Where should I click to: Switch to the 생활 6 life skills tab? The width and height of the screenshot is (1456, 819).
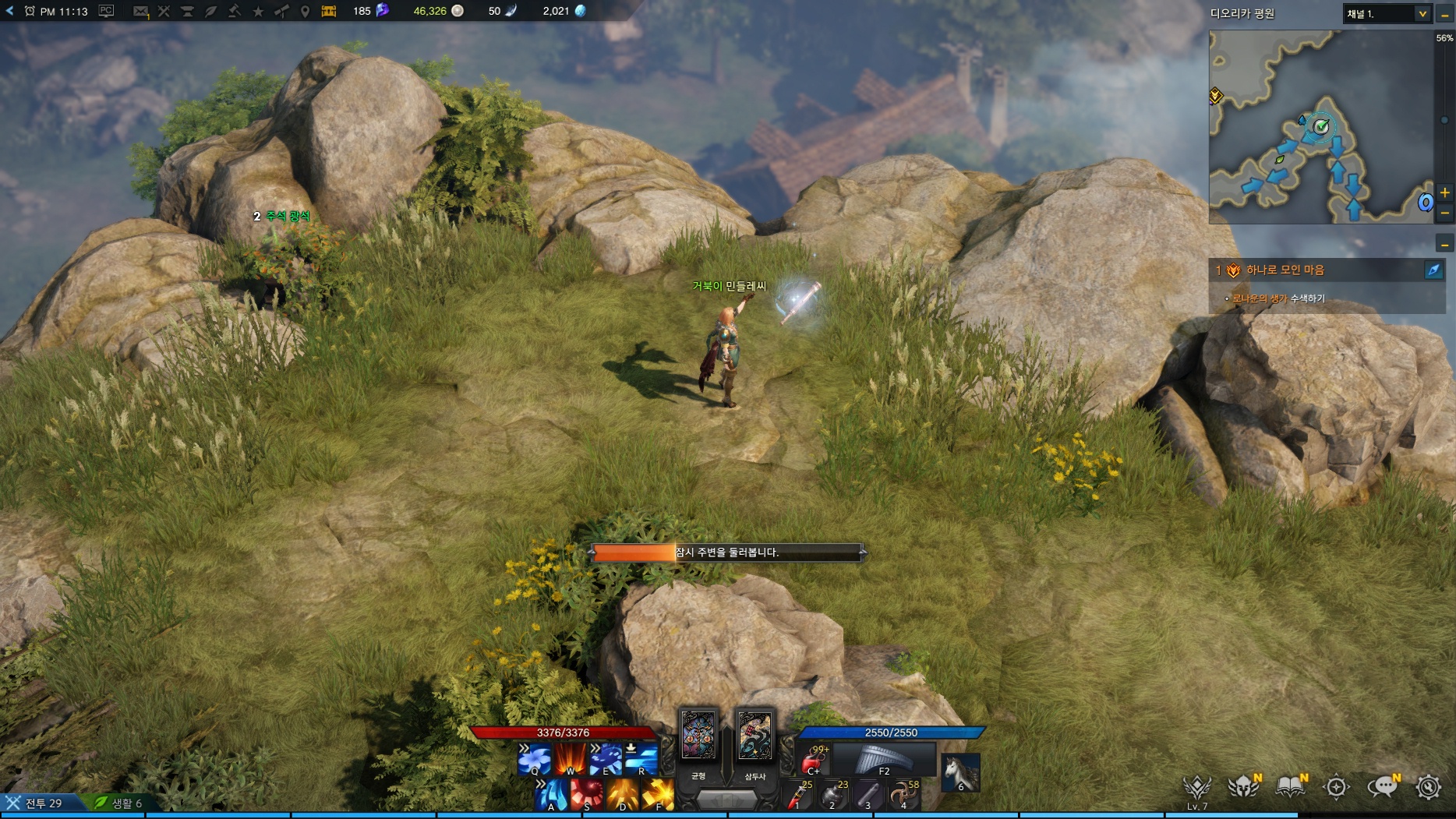tap(119, 803)
